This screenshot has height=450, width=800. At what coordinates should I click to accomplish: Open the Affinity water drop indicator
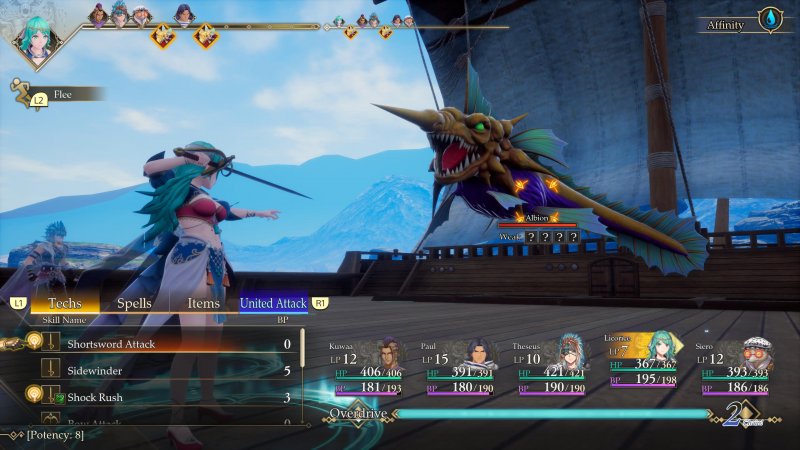pos(769,19)
